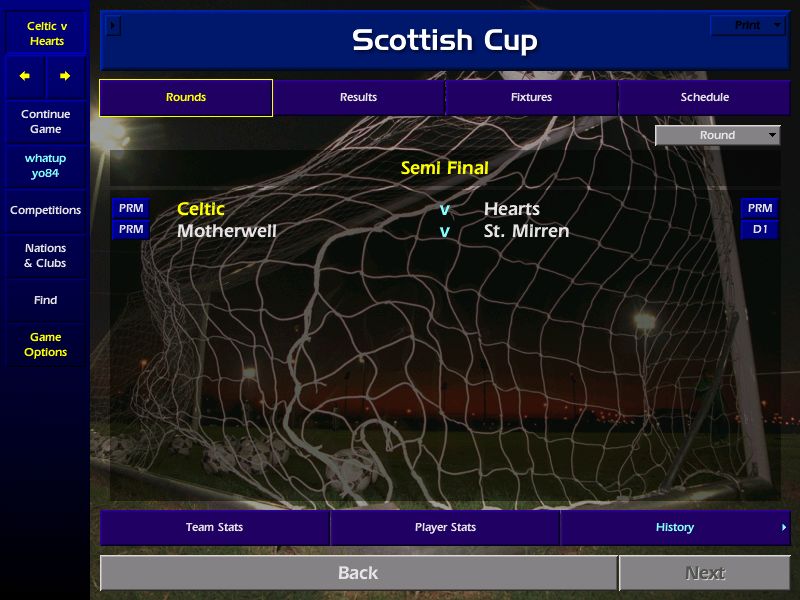The image size is (800, 600).
Task: Open the whatup yo84 manager menu
Action: click(45, 166)
